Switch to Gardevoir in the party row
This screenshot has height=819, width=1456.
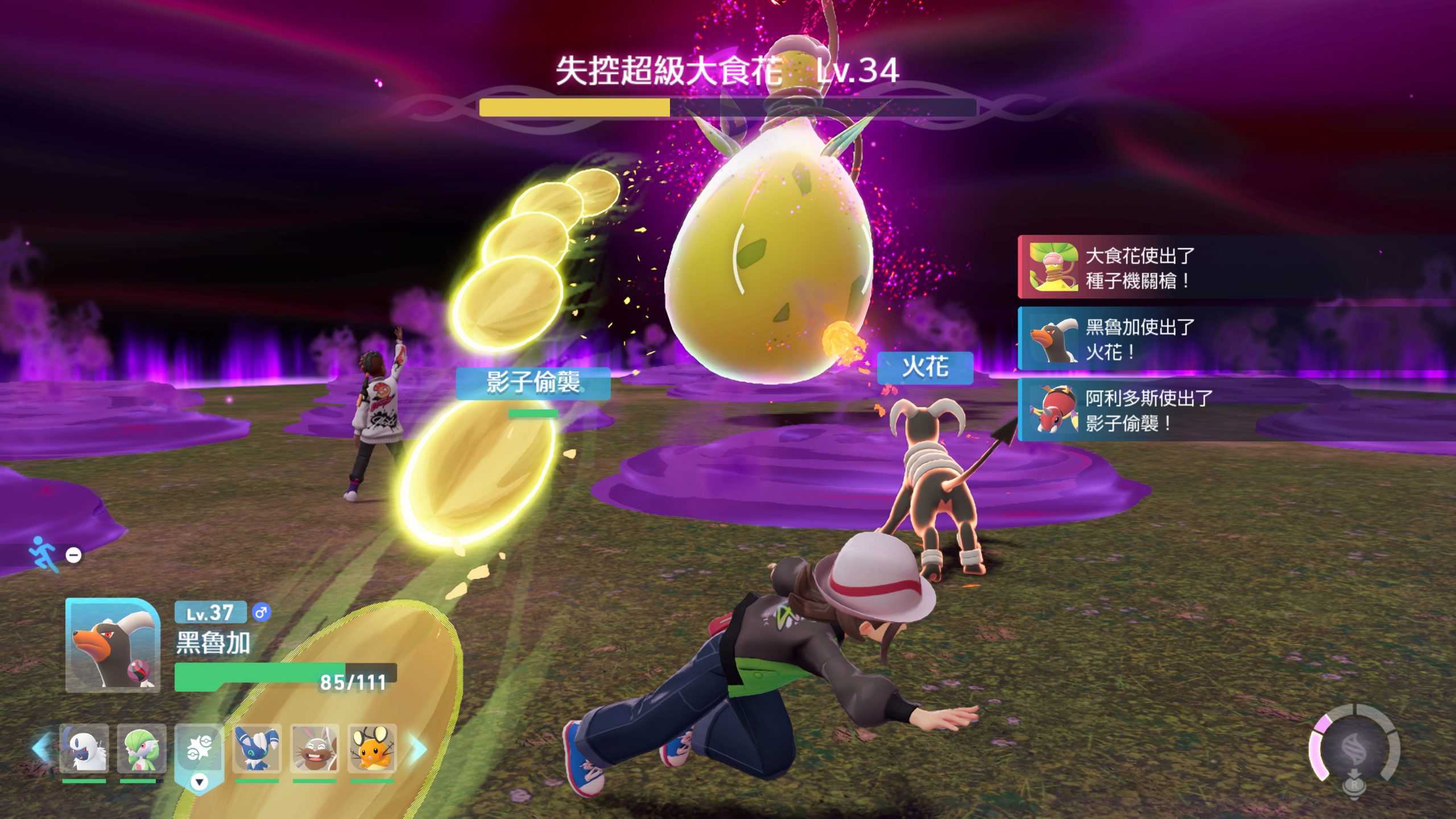[142, 748]
